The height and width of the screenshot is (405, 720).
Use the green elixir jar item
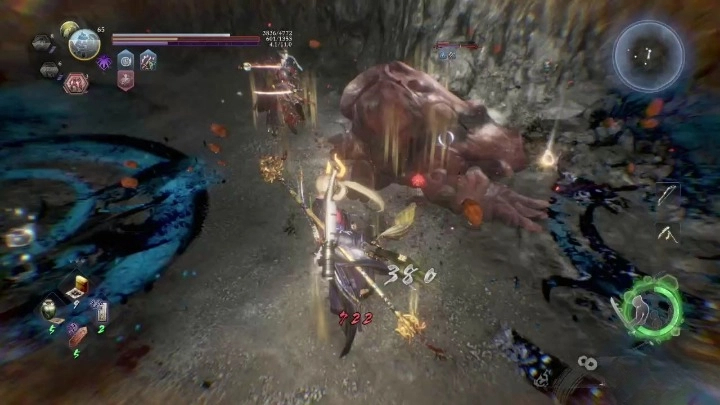point(50,309)
